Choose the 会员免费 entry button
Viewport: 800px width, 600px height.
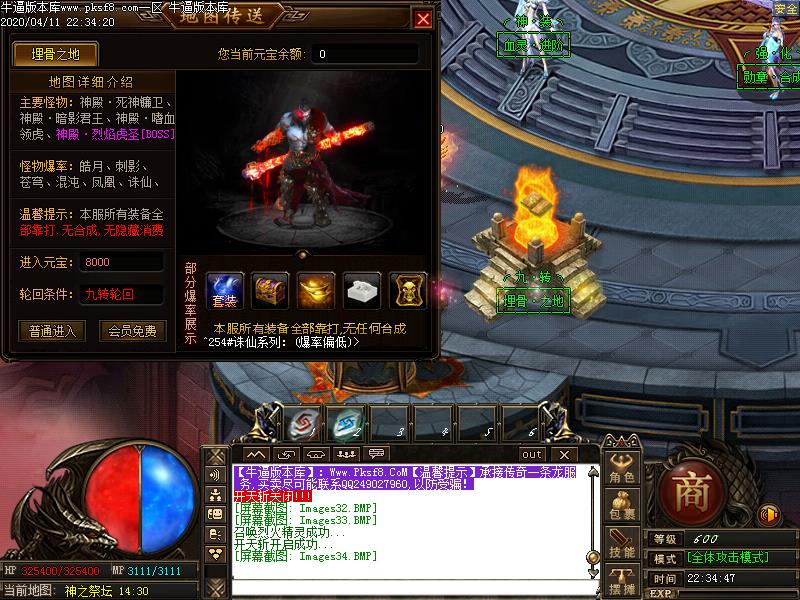click(x=133, y=331)
